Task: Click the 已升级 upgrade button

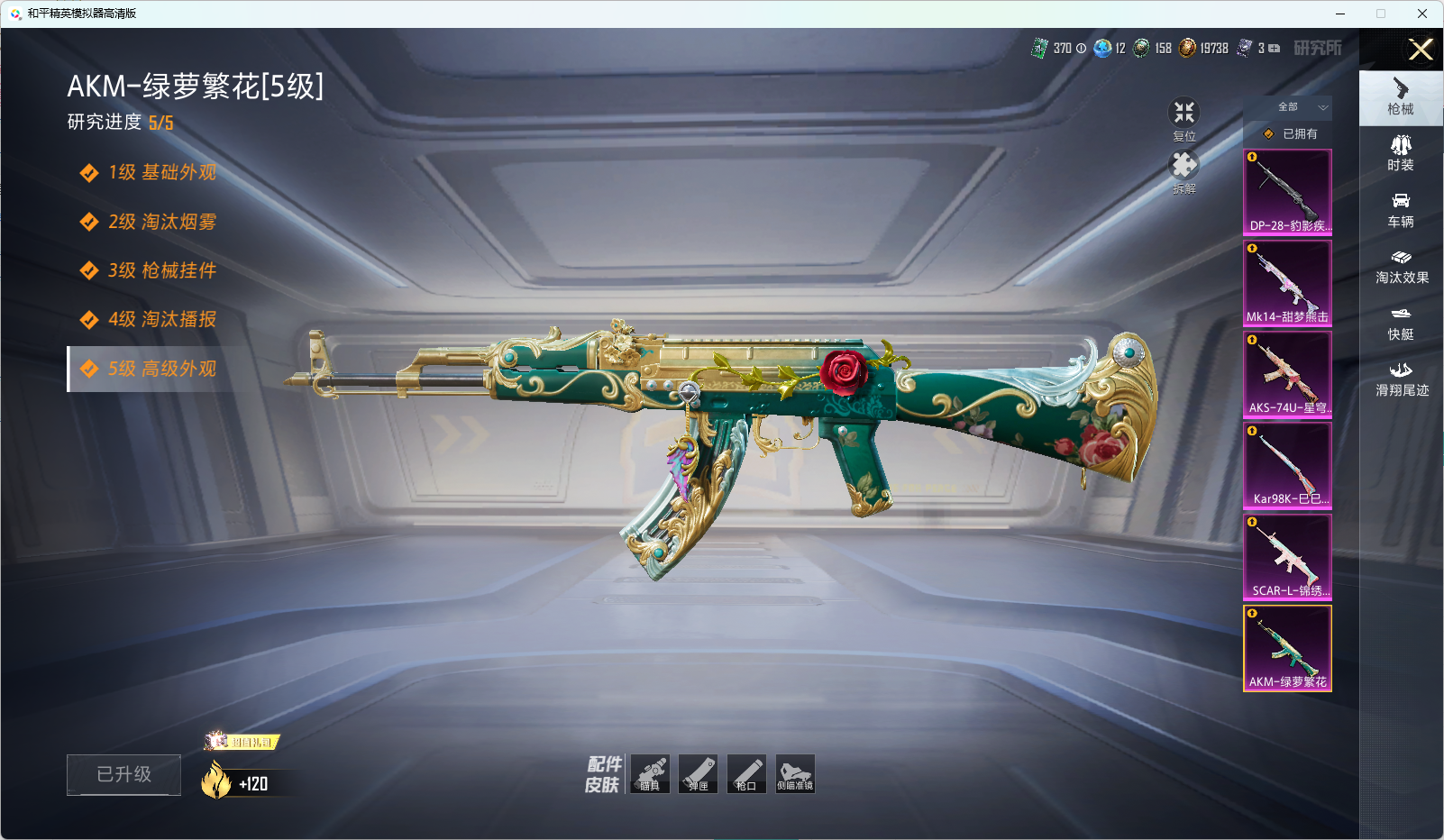Action: [x=123, y=774]
